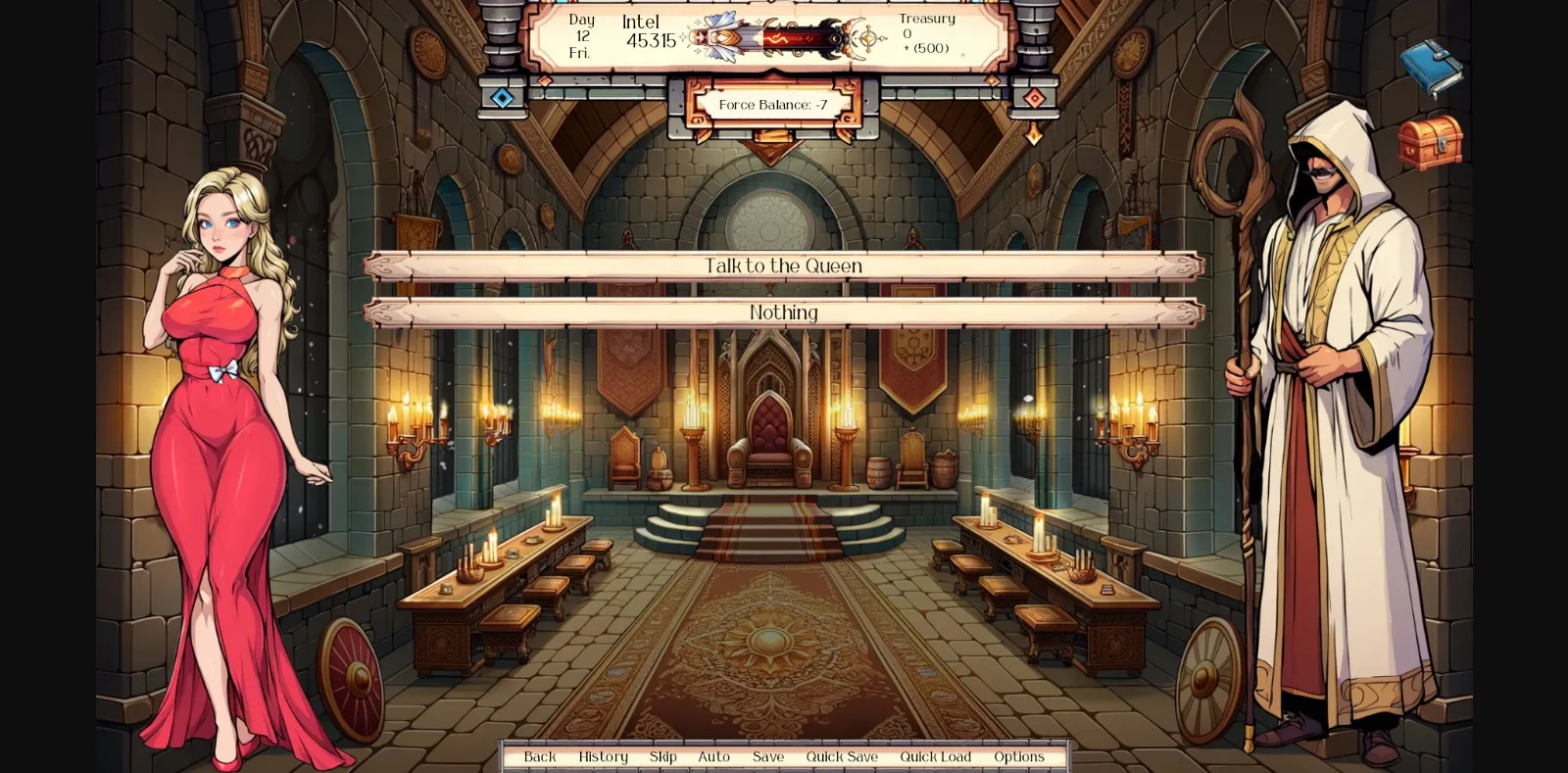Check the Treasury display
This screenshot has height=773, width=1568.
coord(927,30)
